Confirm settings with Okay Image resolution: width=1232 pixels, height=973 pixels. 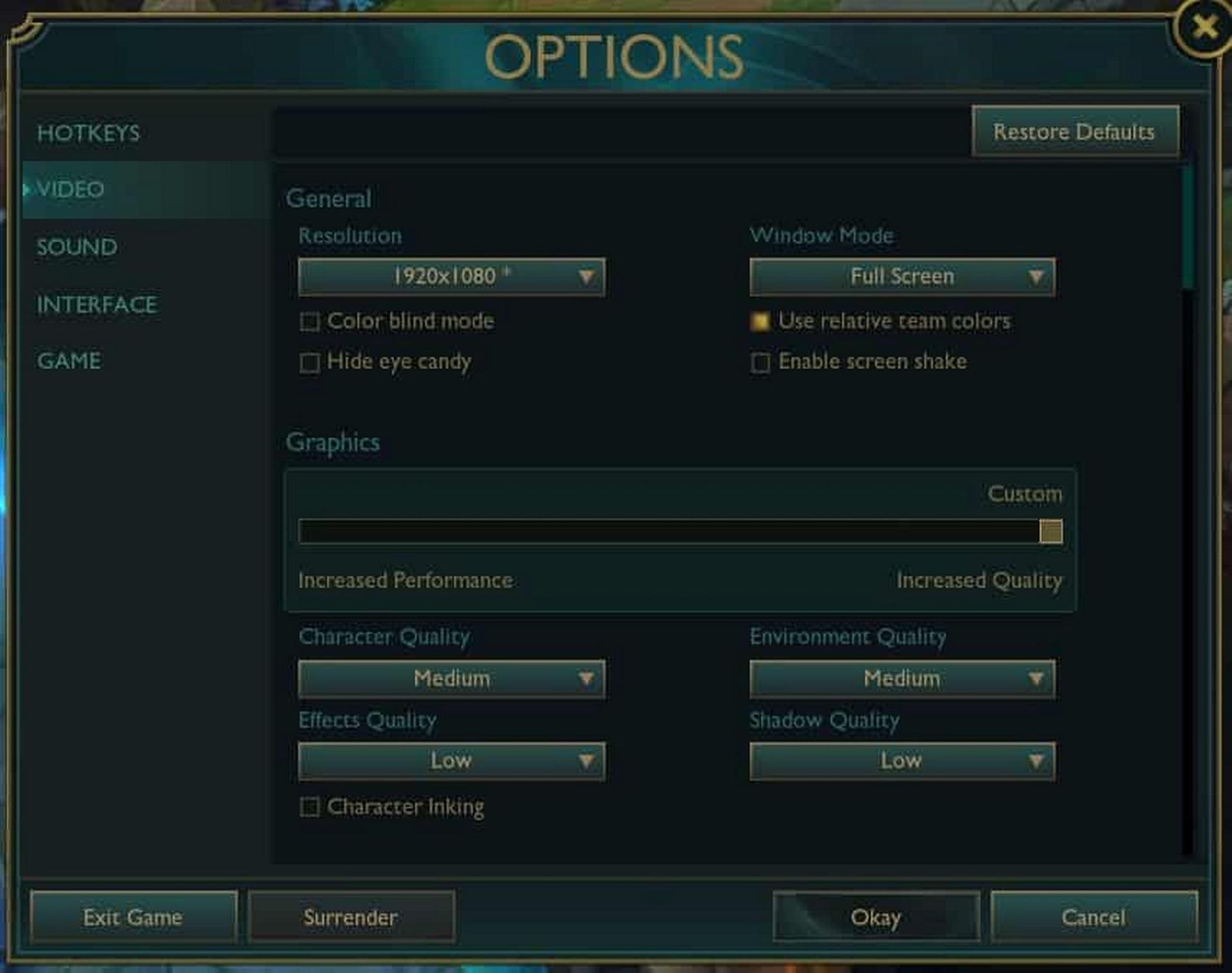(x=876, y=917)
